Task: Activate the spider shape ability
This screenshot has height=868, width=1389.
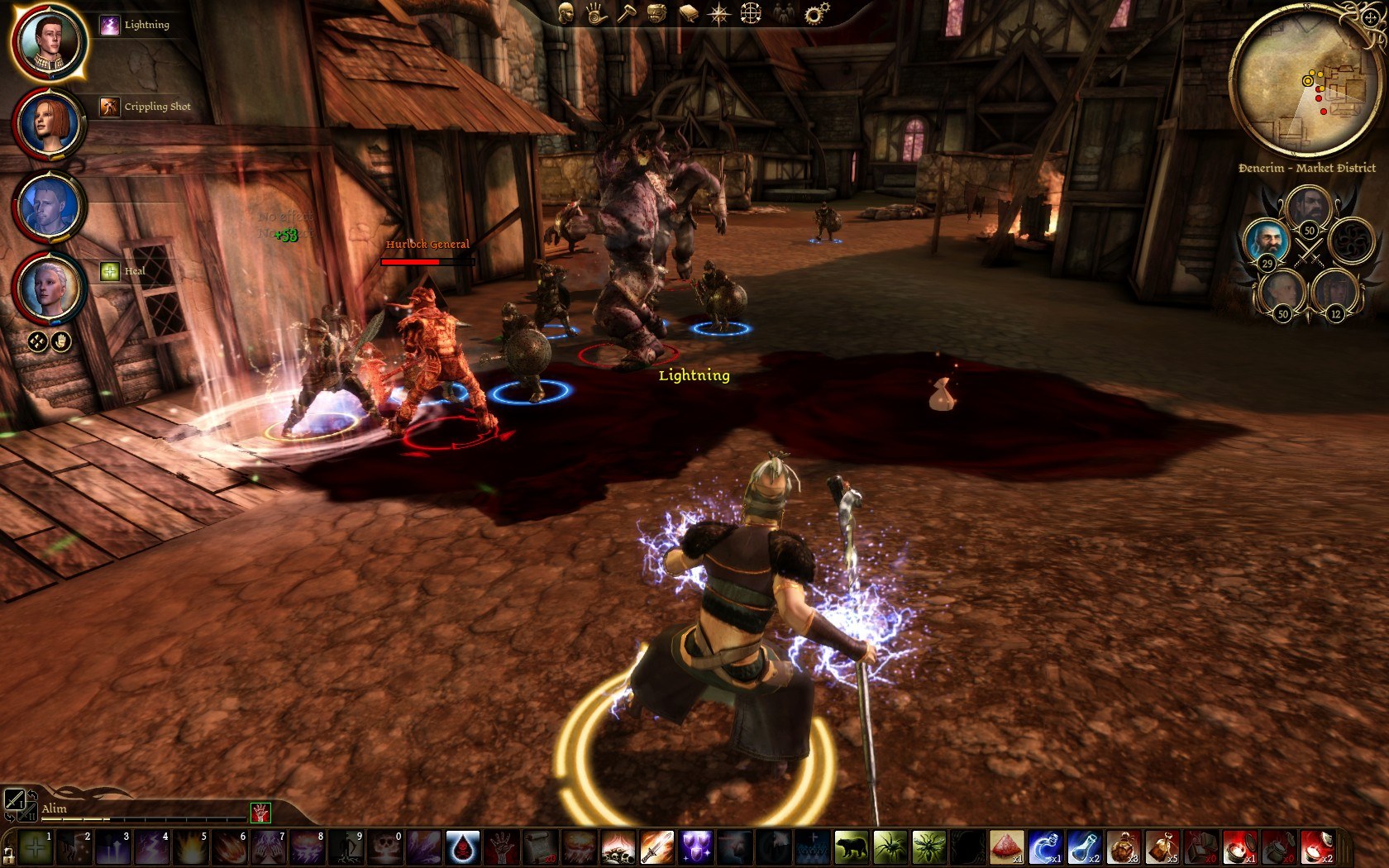Action: [890, 847]
